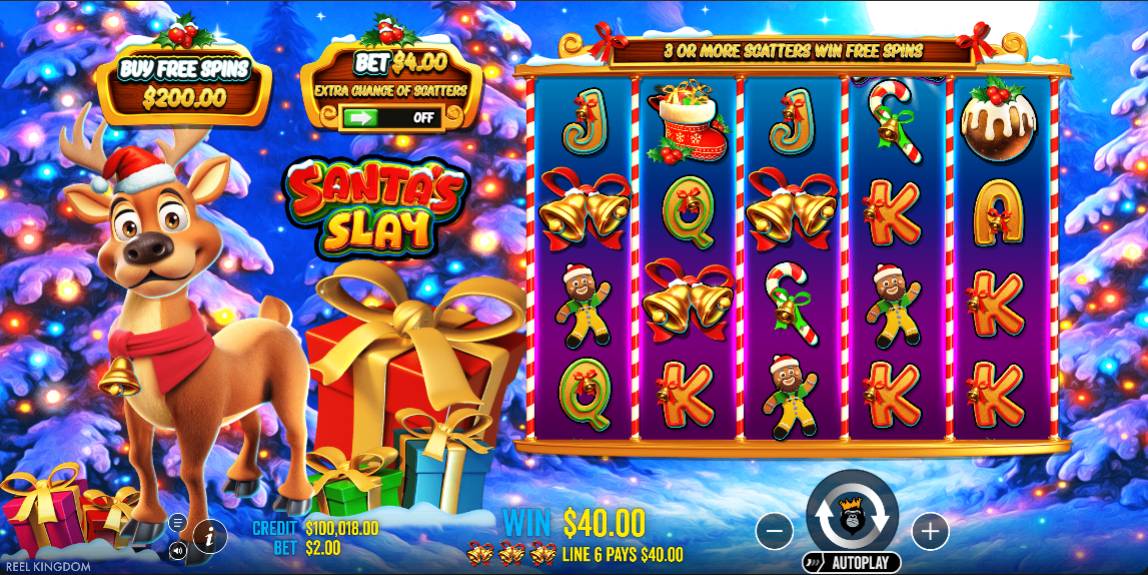Toggle the extra chance of scatters switch
Image resolution: width=1148 pixels, height=575 pixels.
[x=392, y=116]
